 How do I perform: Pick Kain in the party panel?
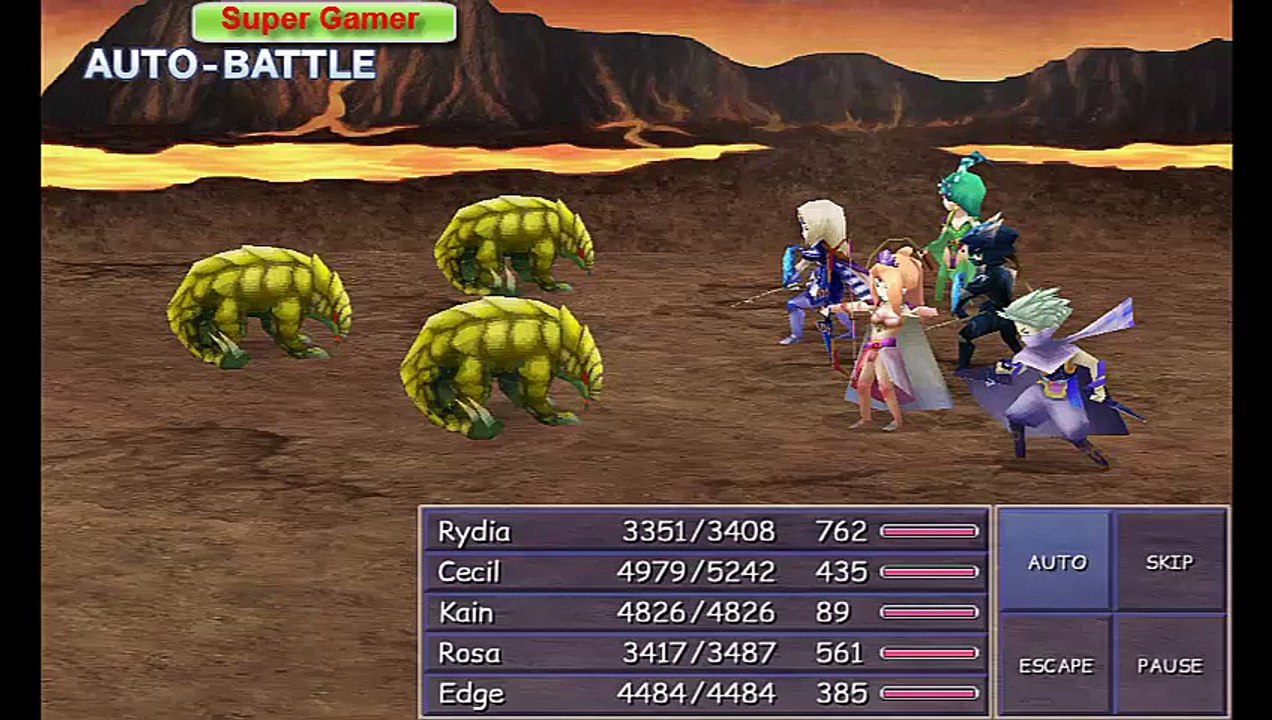pos(705,612)
